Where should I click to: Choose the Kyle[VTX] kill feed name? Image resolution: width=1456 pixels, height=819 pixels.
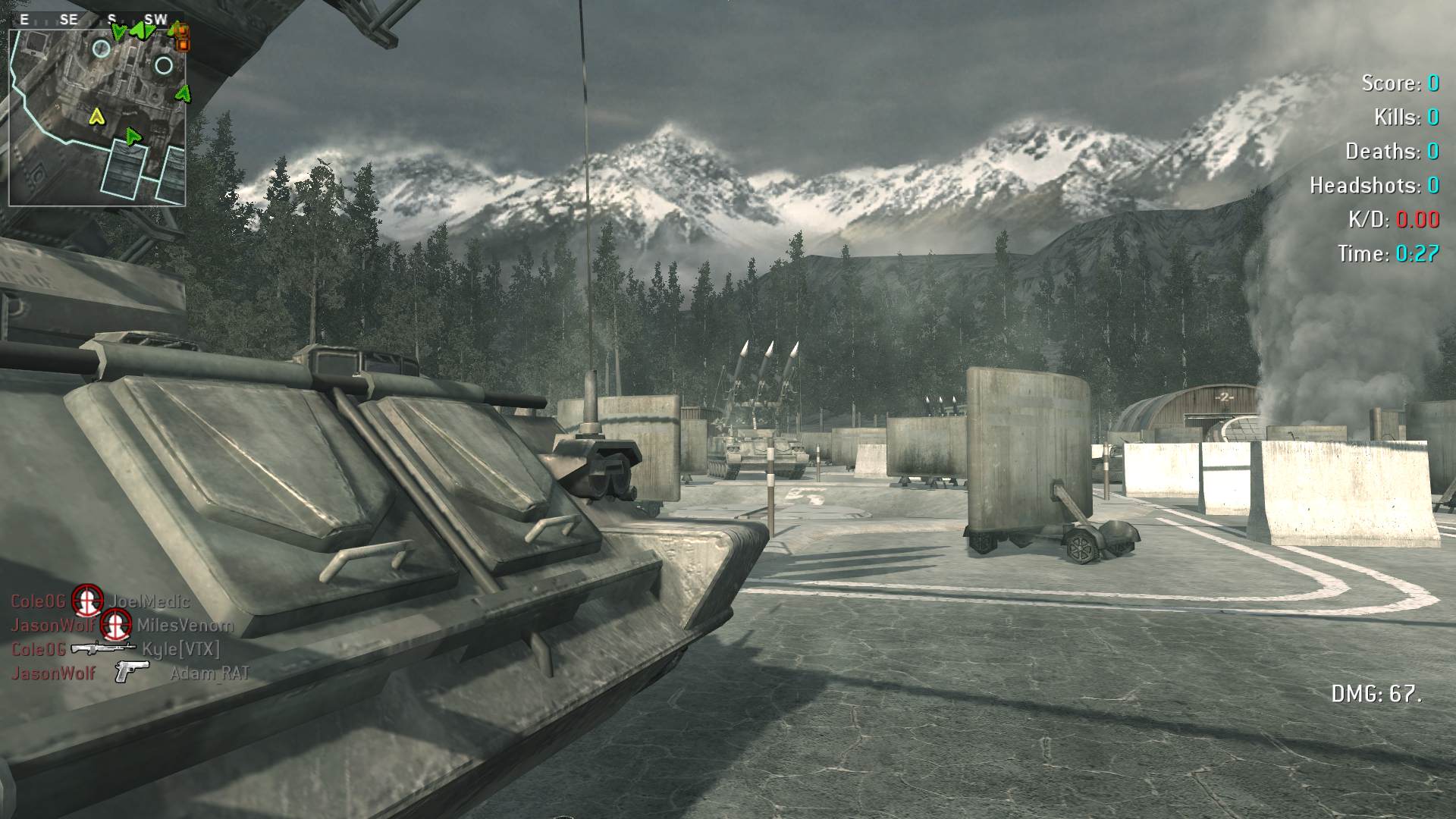tap(180, 649)
